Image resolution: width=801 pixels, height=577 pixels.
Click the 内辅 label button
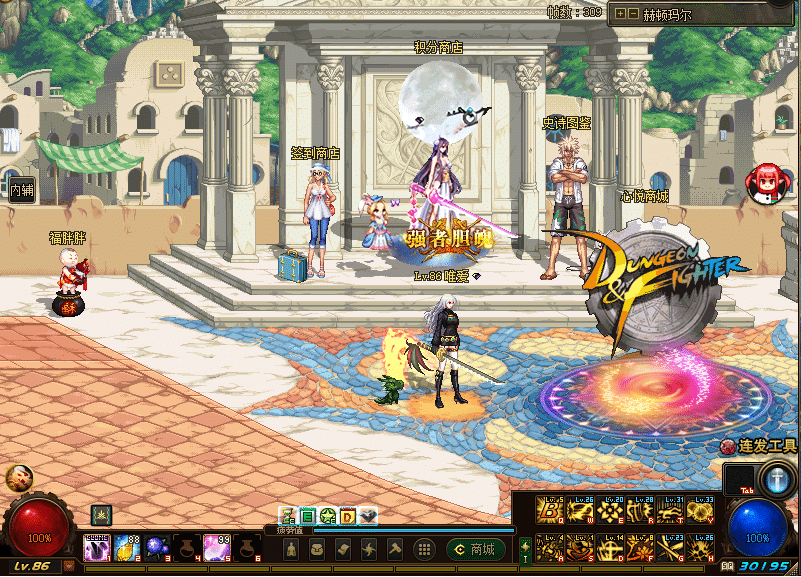coord(22,191)
